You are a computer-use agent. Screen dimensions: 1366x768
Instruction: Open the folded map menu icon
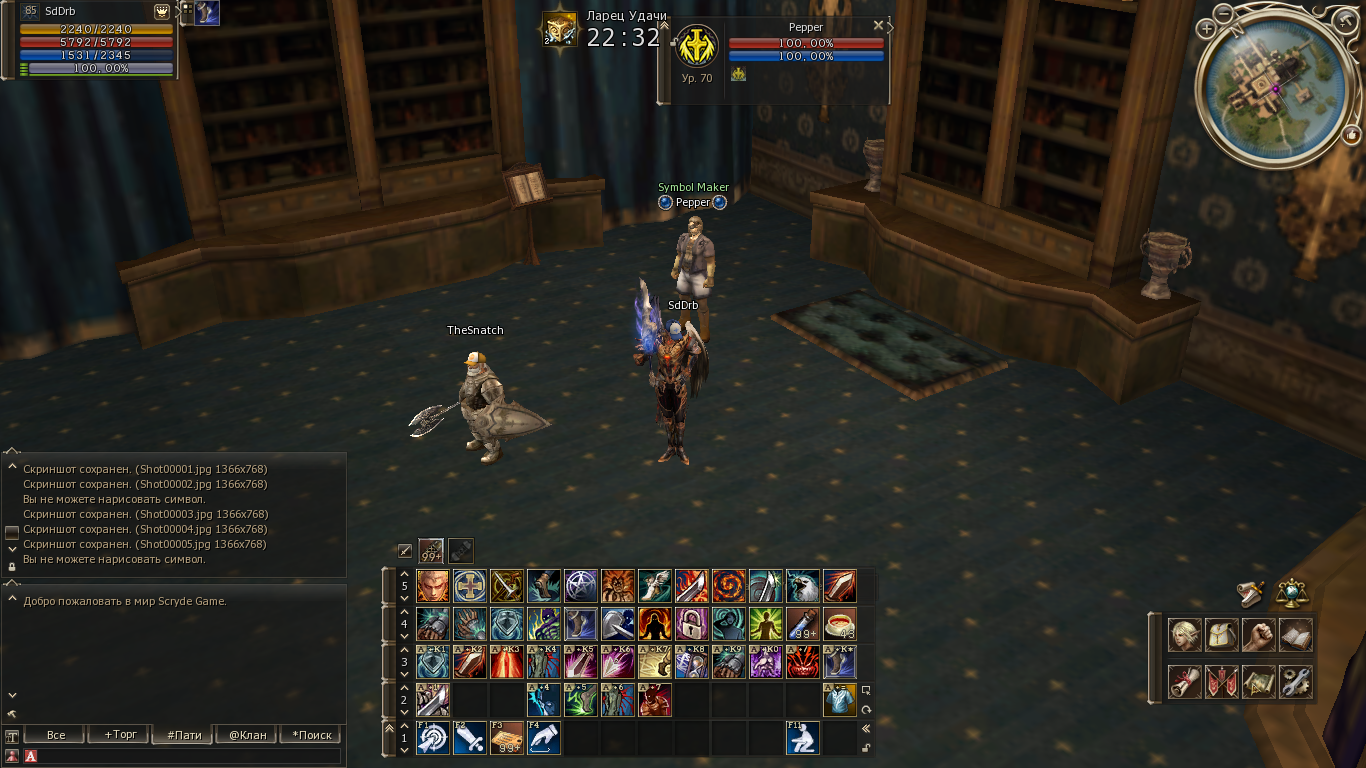coord(1258,682)
